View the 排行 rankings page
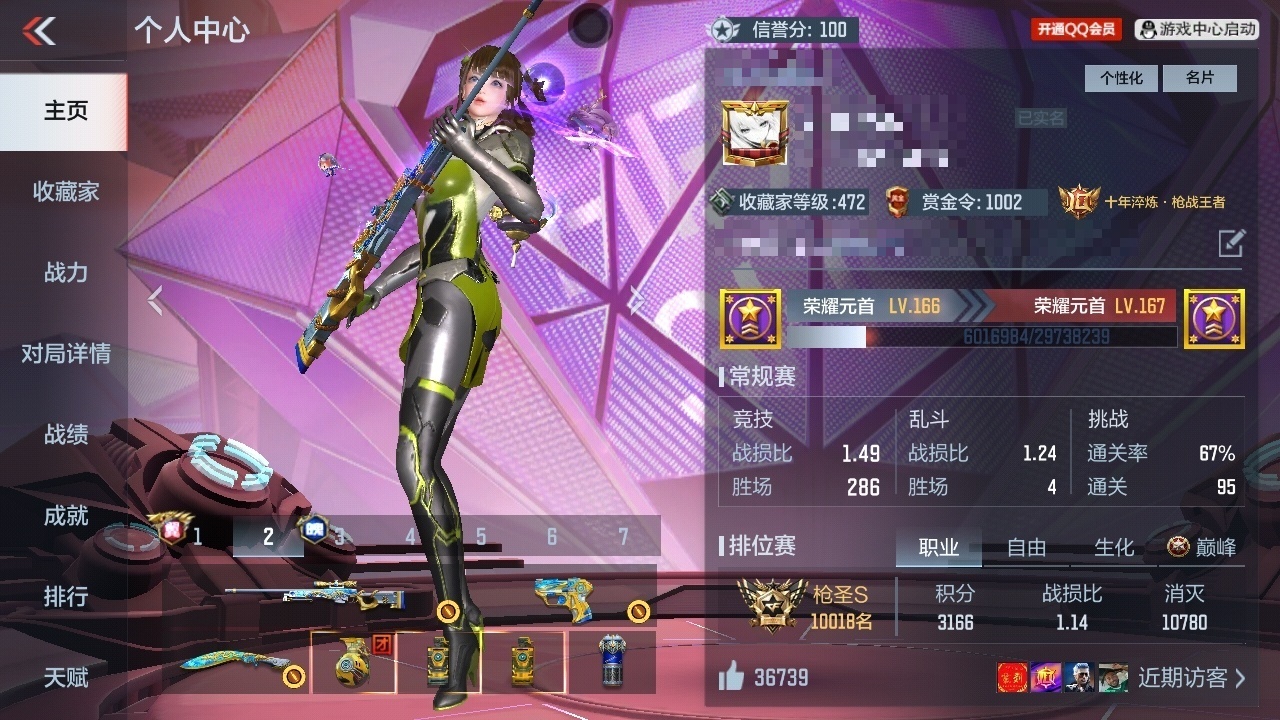 tap(65, 597)
